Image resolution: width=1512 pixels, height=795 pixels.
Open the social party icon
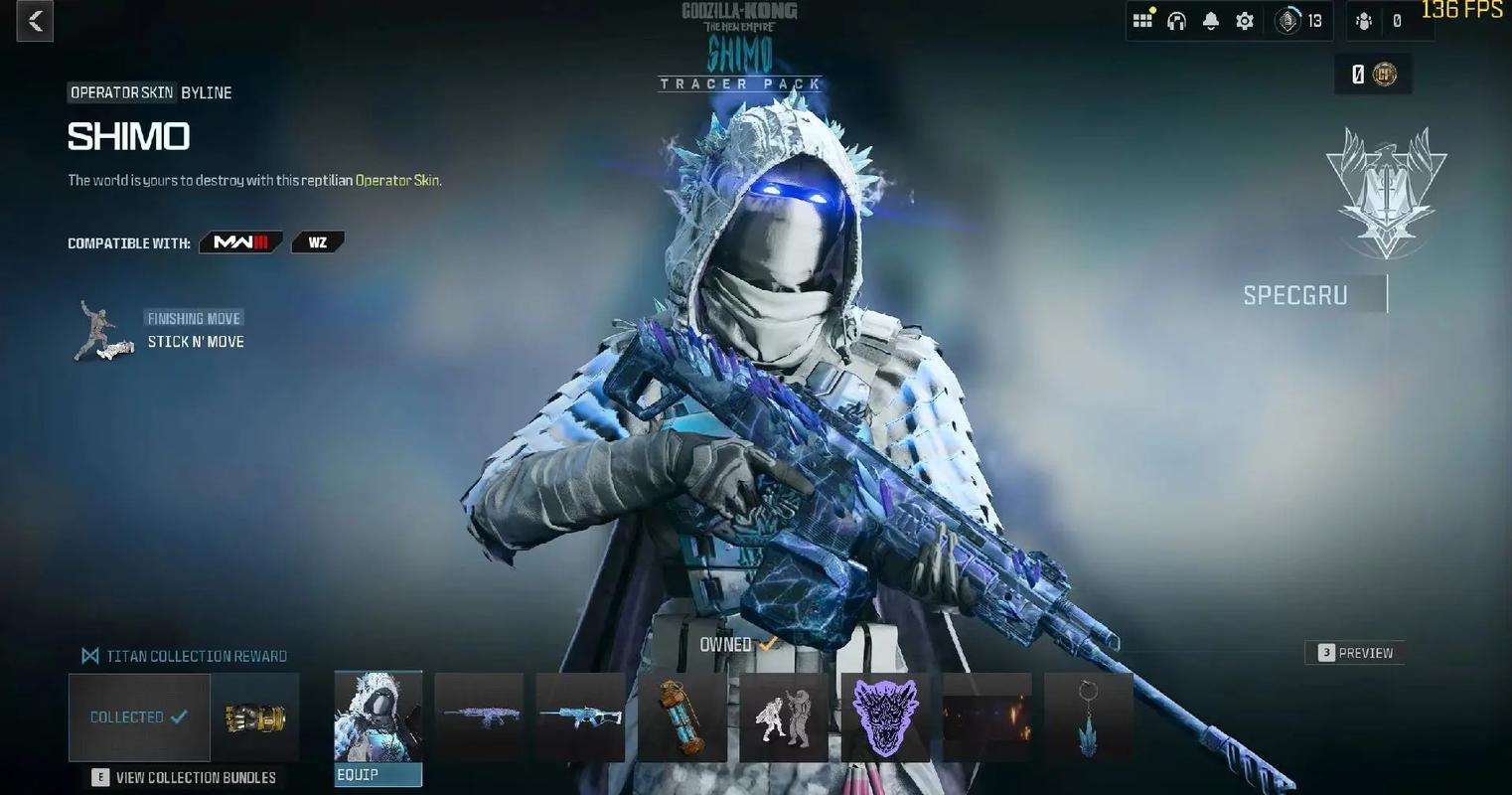pyautogui.click(x=1364, y=21)
